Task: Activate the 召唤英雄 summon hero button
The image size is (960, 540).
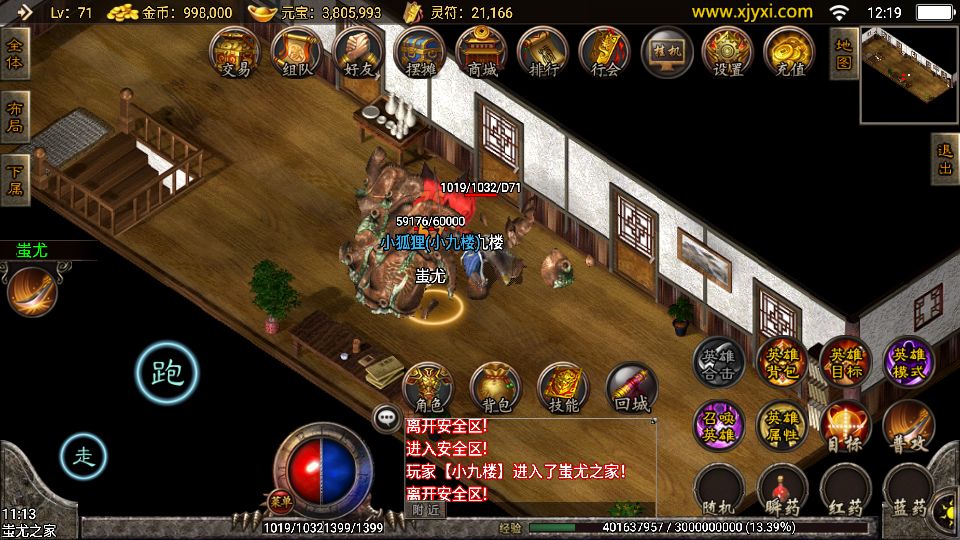Action: click(720, 427)
